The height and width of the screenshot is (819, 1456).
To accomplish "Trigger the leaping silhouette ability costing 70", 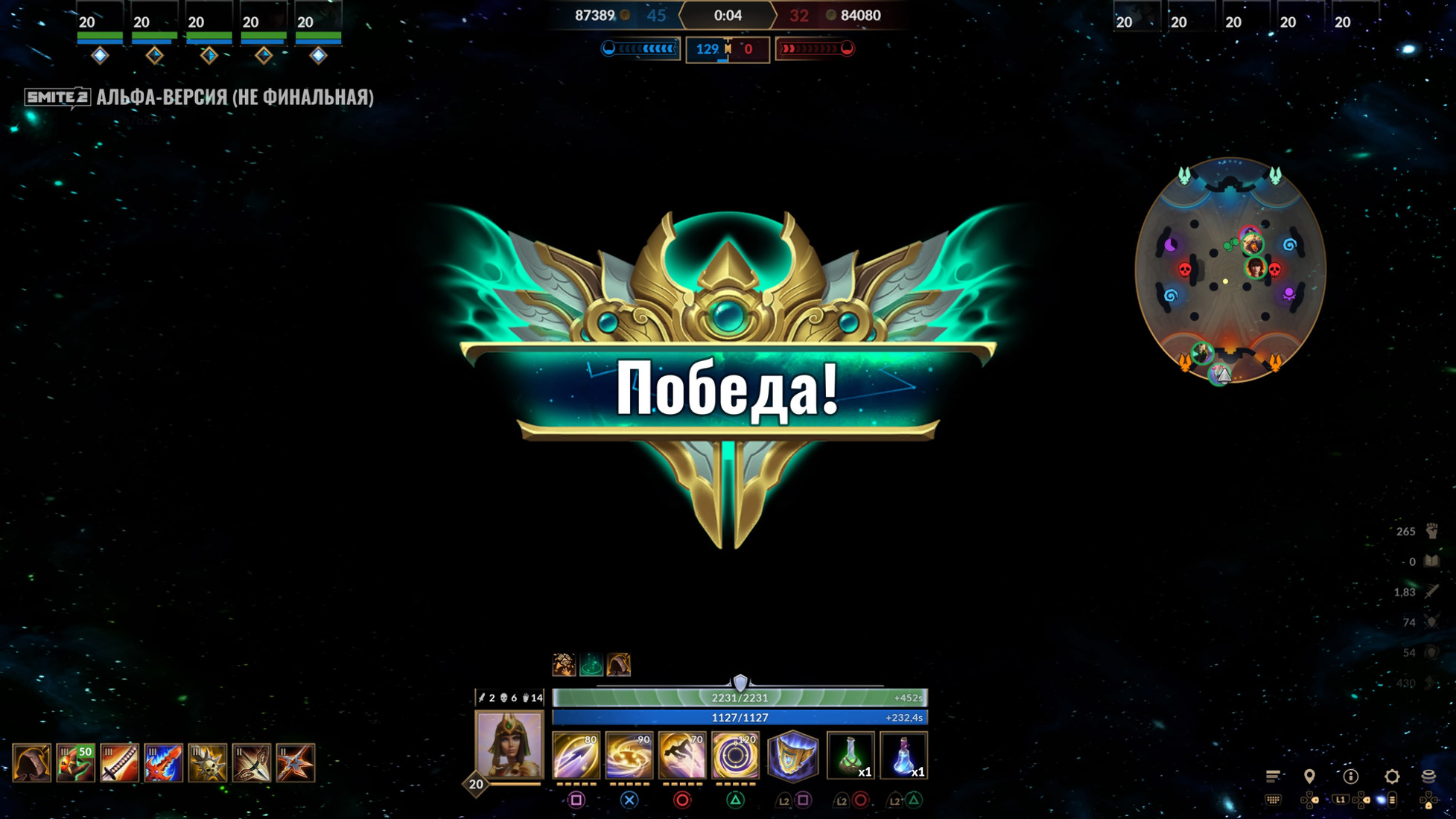I will (x=681, y=756).
